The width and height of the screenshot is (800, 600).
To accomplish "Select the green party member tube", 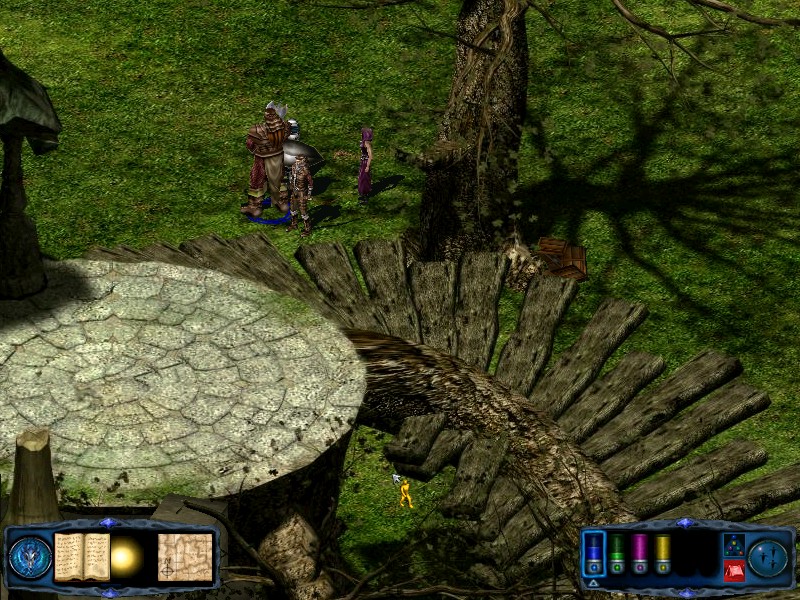I will [618, 553].
